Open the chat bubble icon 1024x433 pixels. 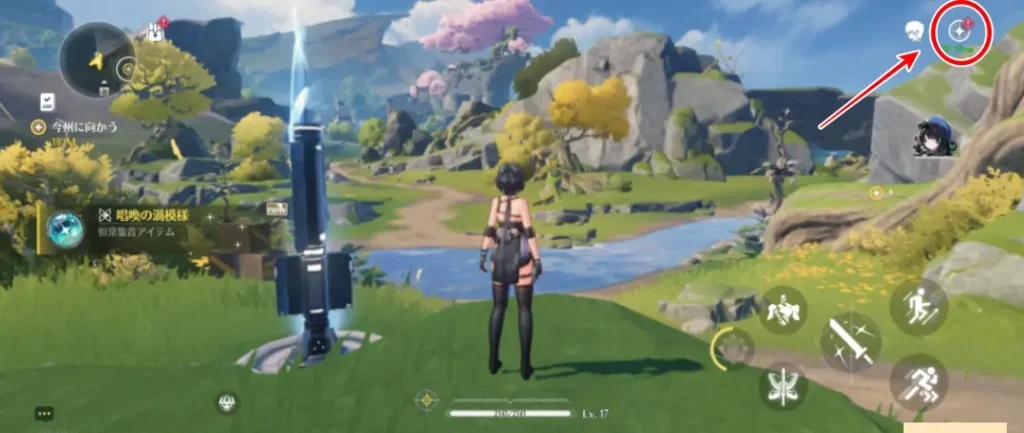click(x=44, y=412)
